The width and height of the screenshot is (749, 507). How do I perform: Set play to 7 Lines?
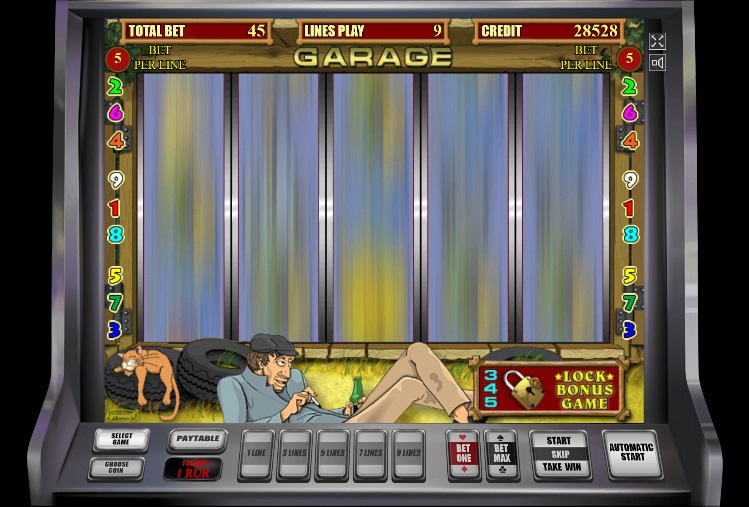tap(370, 454)
